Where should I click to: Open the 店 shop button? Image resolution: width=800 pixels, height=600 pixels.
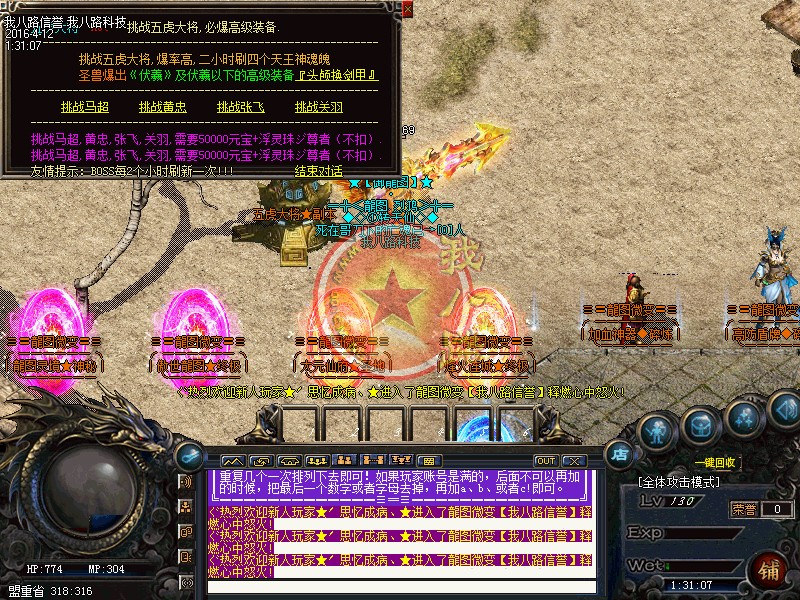pyautogui.click(x=620, y=453)
